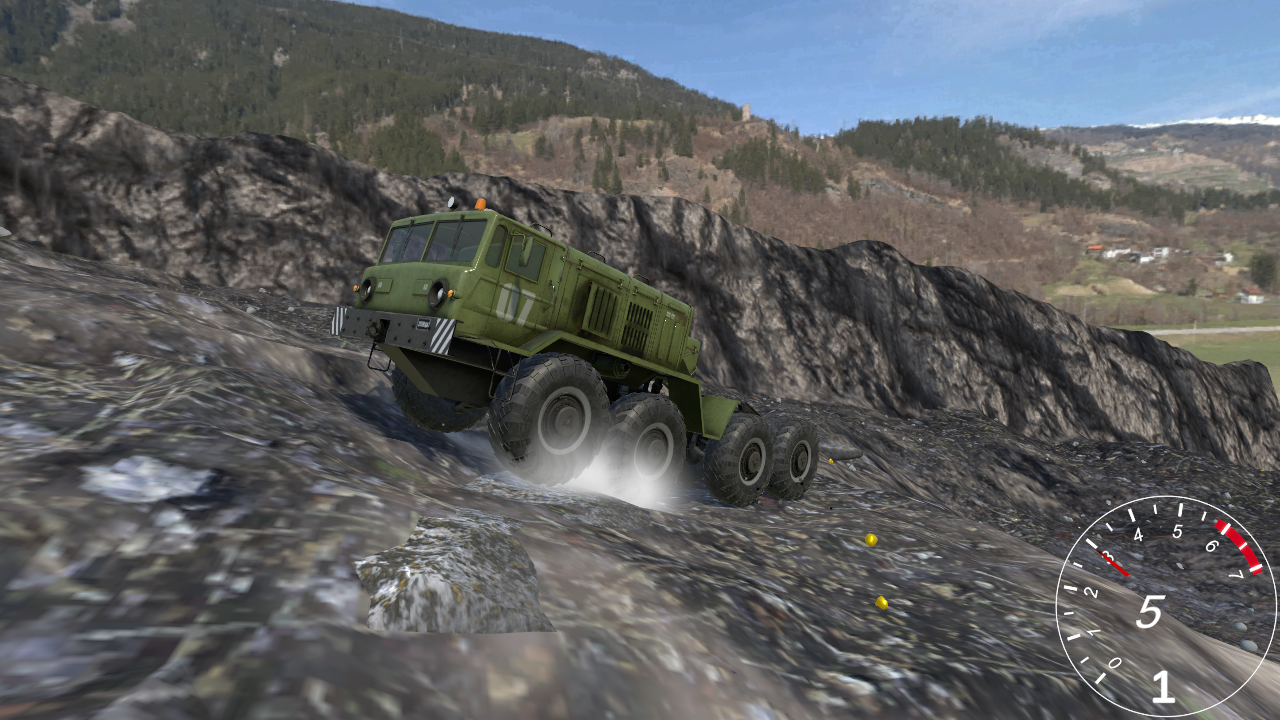Select the speed readout showing 5
This screenshot has width=1280, height=720.
click(x=1149, y=611)
